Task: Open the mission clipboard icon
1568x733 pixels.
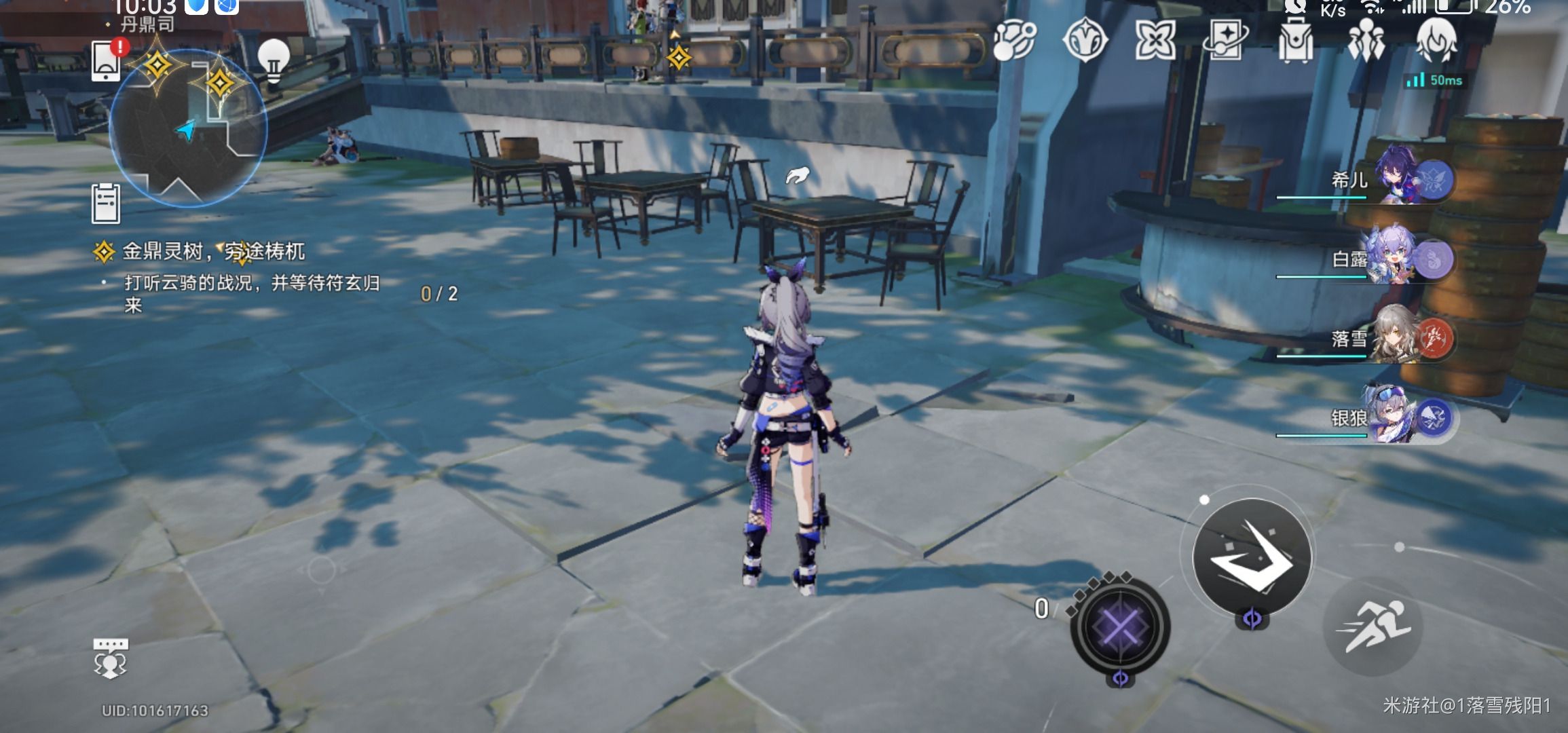Action: pos(106,203)
